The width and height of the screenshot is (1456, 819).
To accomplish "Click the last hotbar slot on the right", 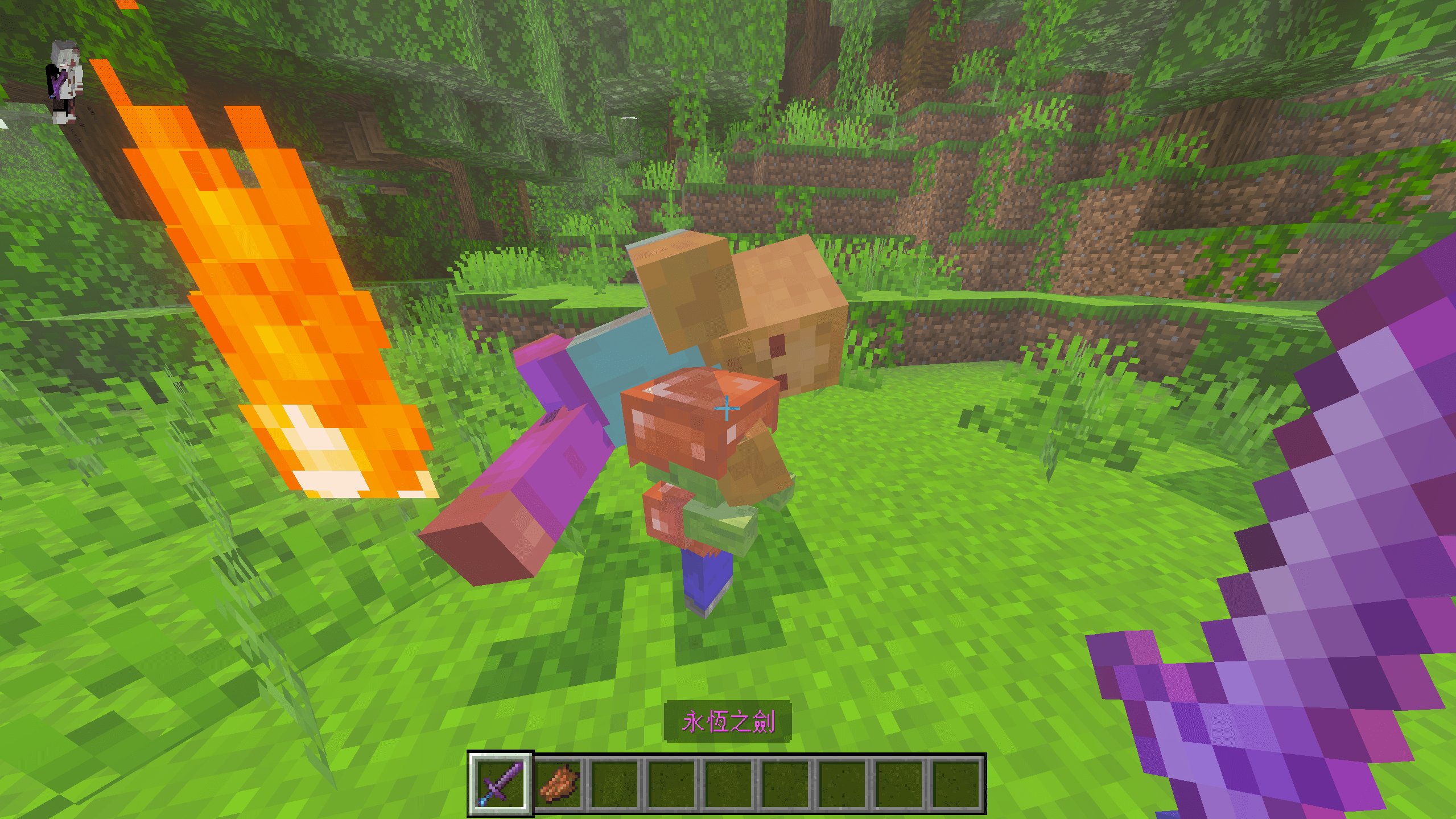I will point(956,789).
